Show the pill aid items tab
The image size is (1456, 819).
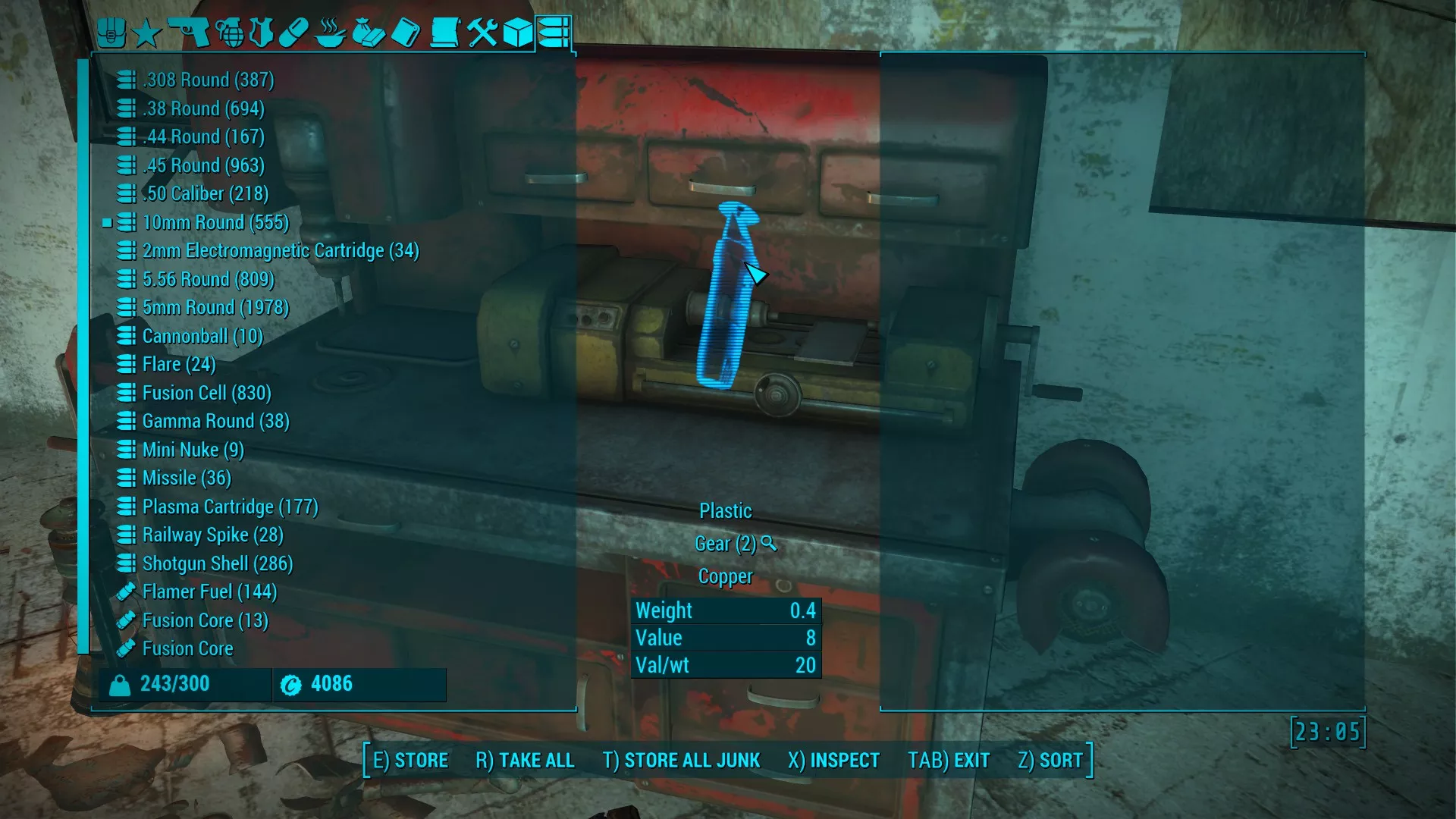tap(293, 33)
